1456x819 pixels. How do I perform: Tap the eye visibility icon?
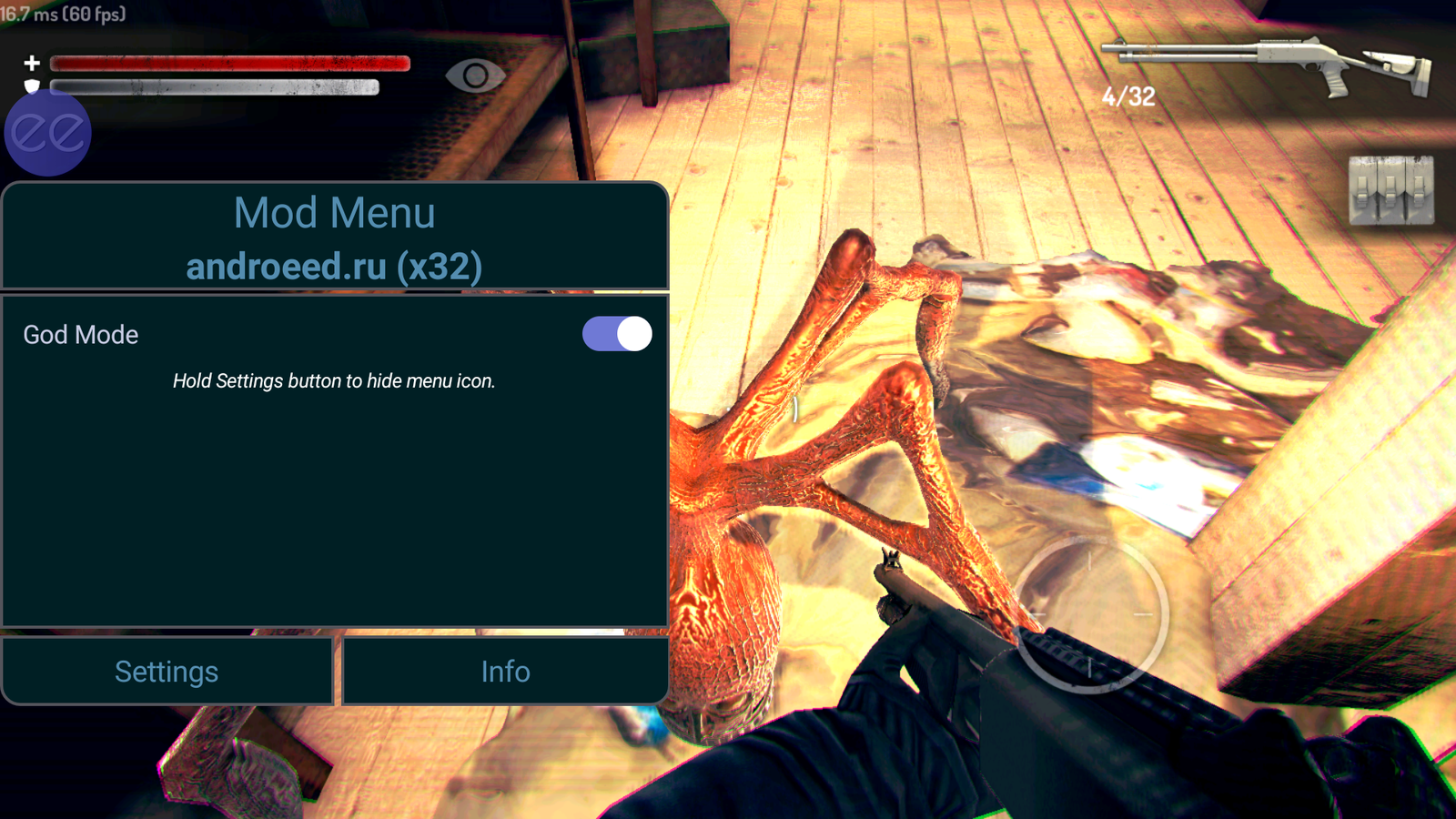coord(475,76)
